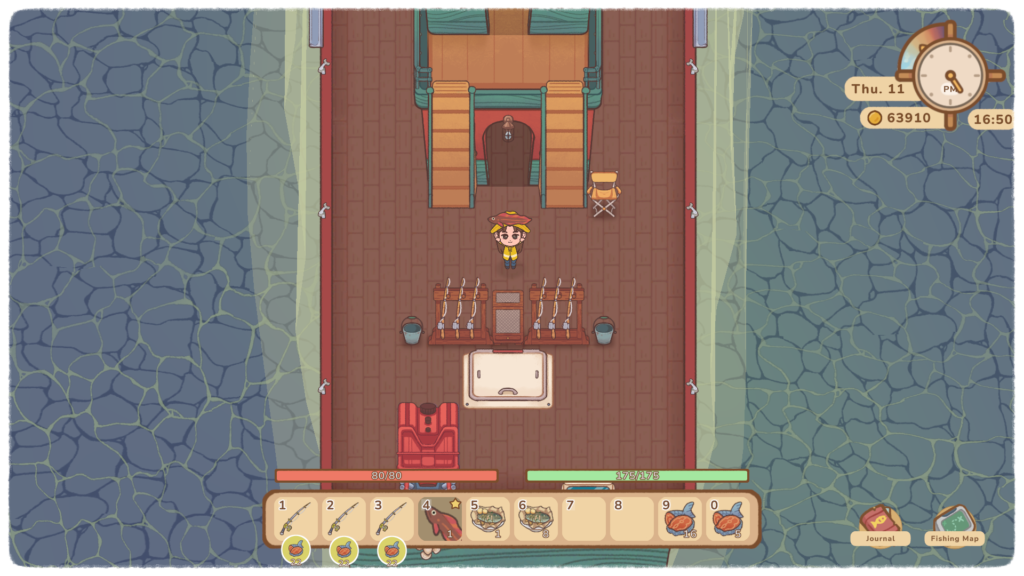Open the Journal
Image resolution: width=1024 pixels, height=576 pixels.
tap(880, 525)
